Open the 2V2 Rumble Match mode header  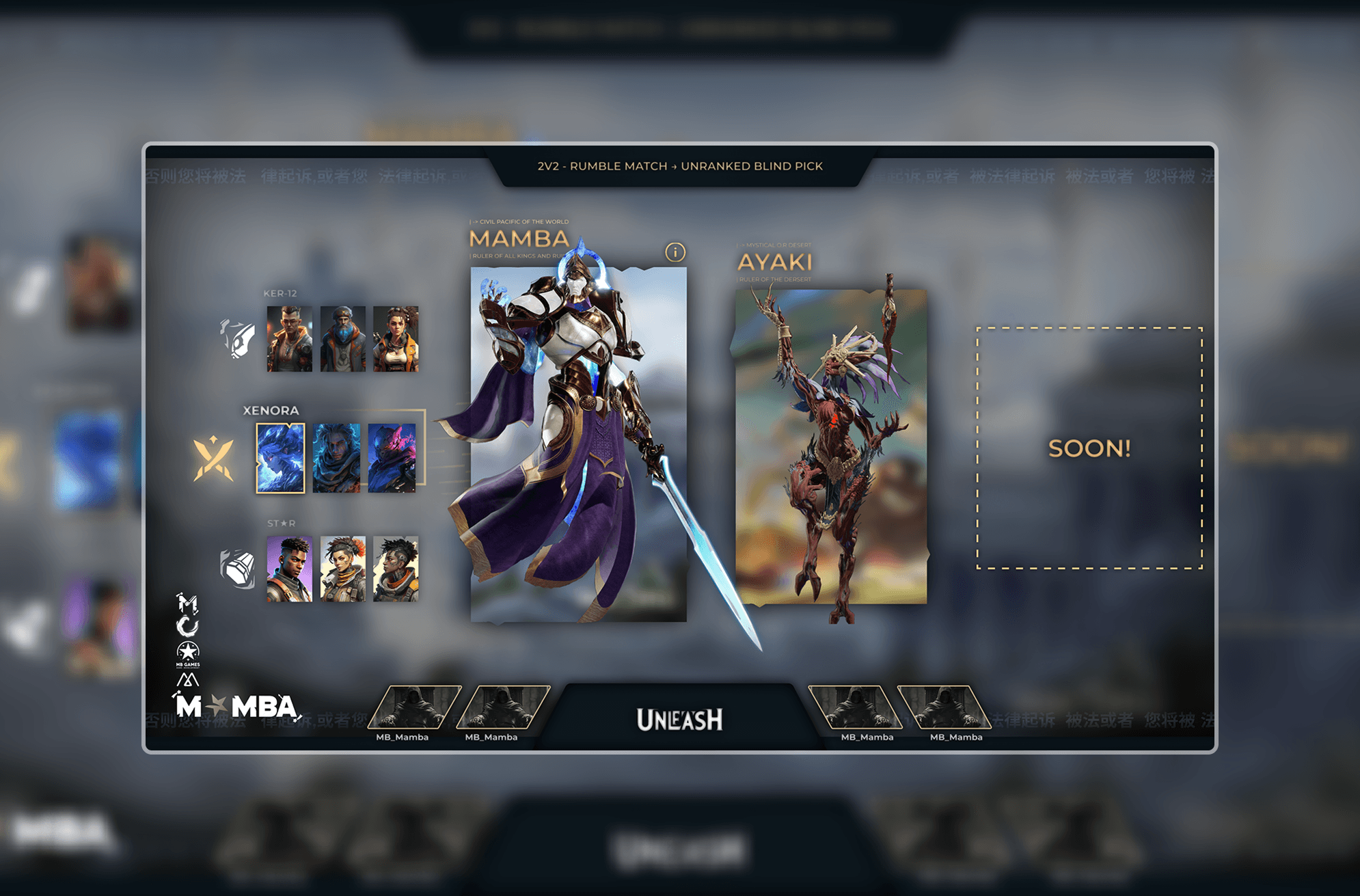pyautogui.click(x=679, y=166)
